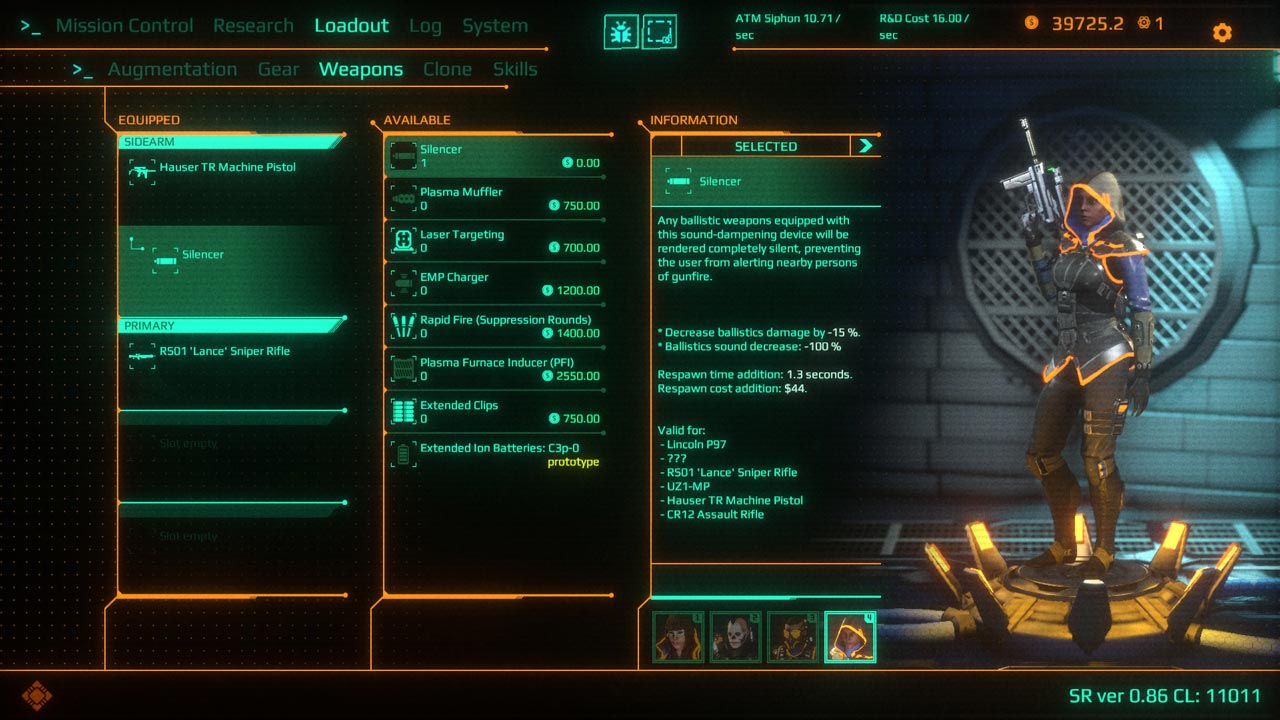This screenshot has width=1280, height=720.
Task: Select the Augmentation sub-tab
Action: coord(172,69)
